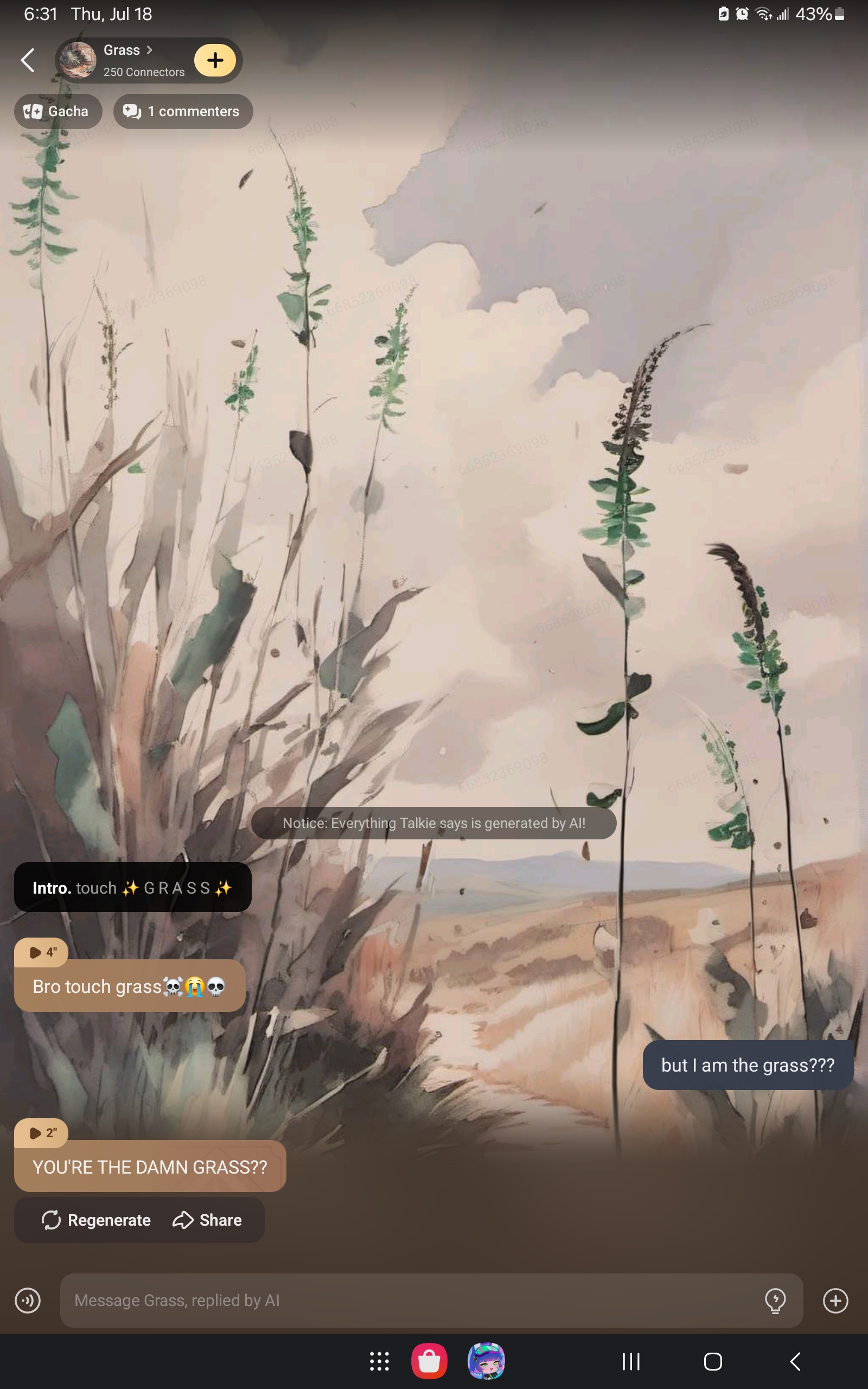
Task: Show the 1 commenters list
Action: click(x=183, y=111)
